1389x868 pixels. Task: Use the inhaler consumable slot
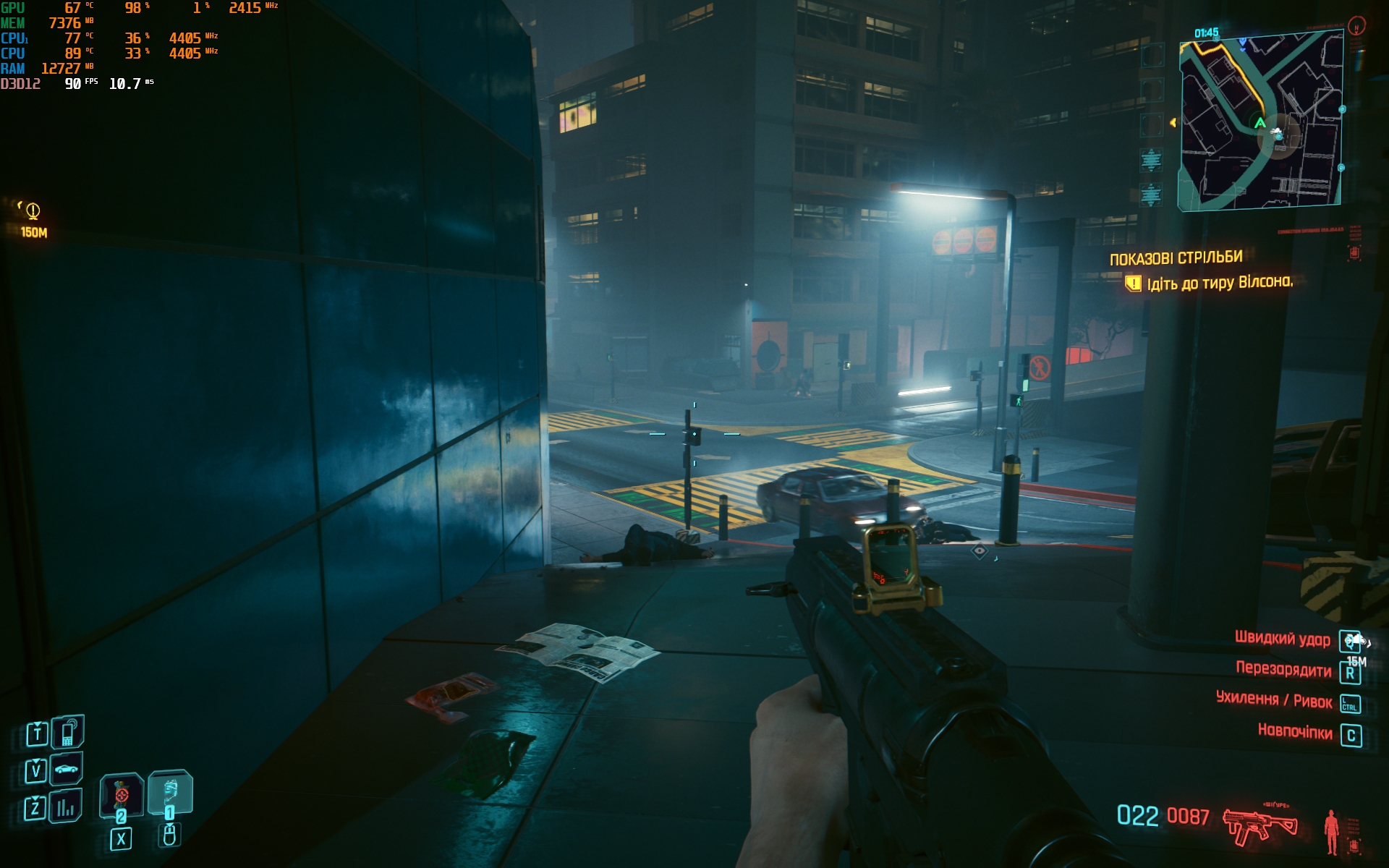click(121, 796)
